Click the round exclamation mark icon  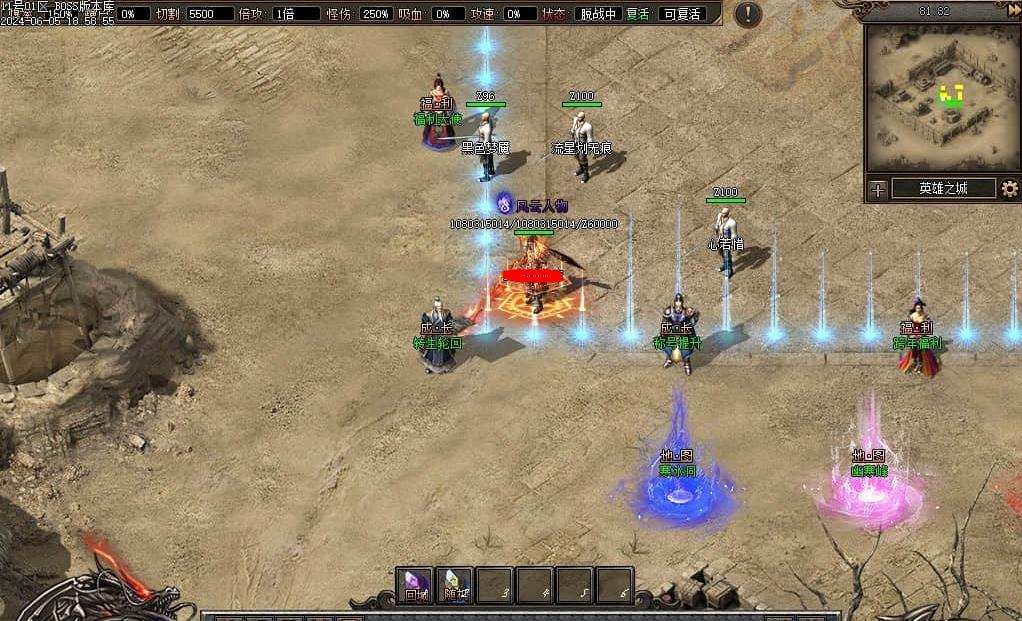point(748,14)
